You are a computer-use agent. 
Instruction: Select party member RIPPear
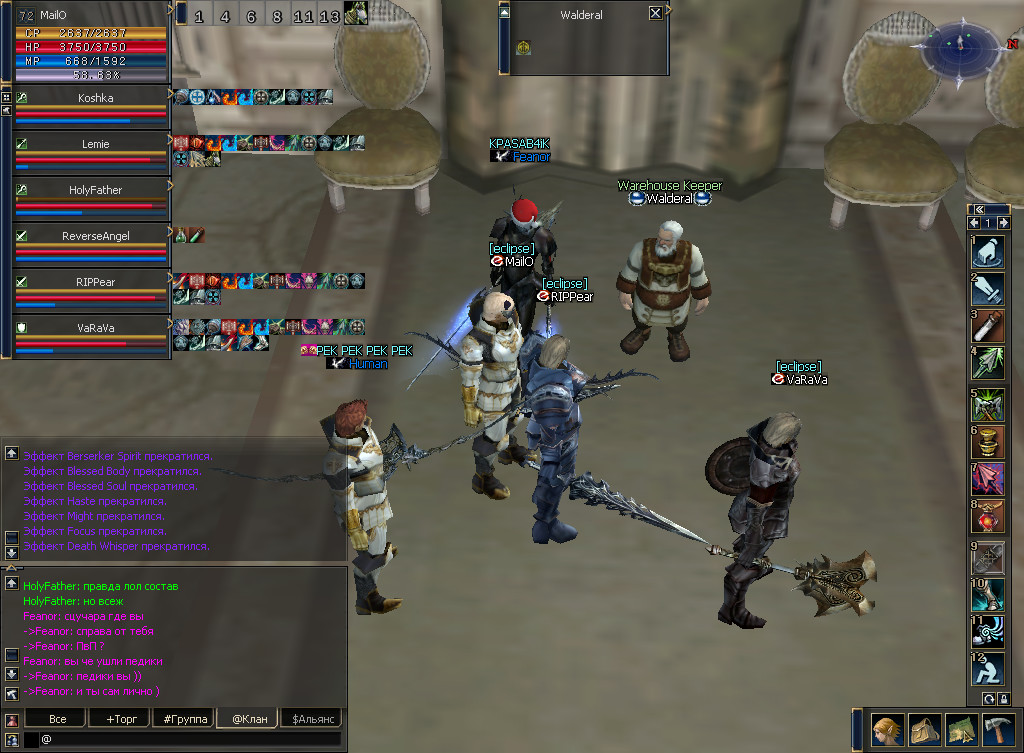(95, 282)
